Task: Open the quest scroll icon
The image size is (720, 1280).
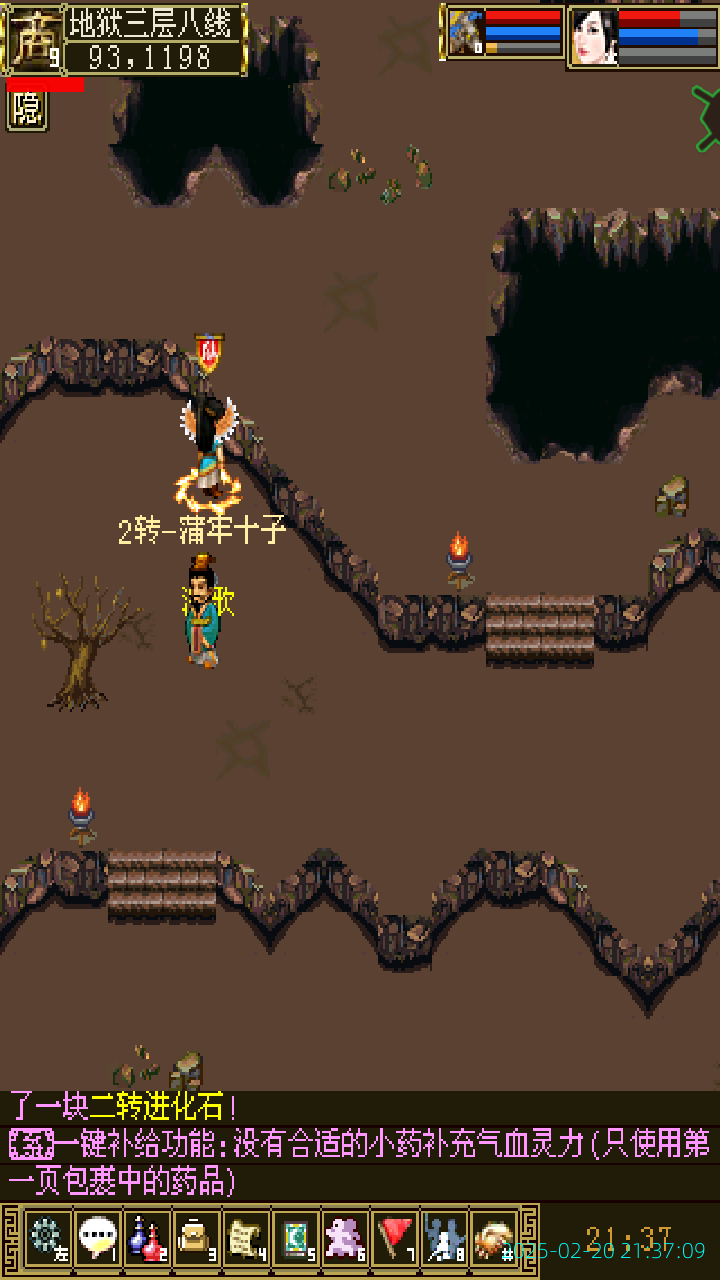Action: point(246,1238)
